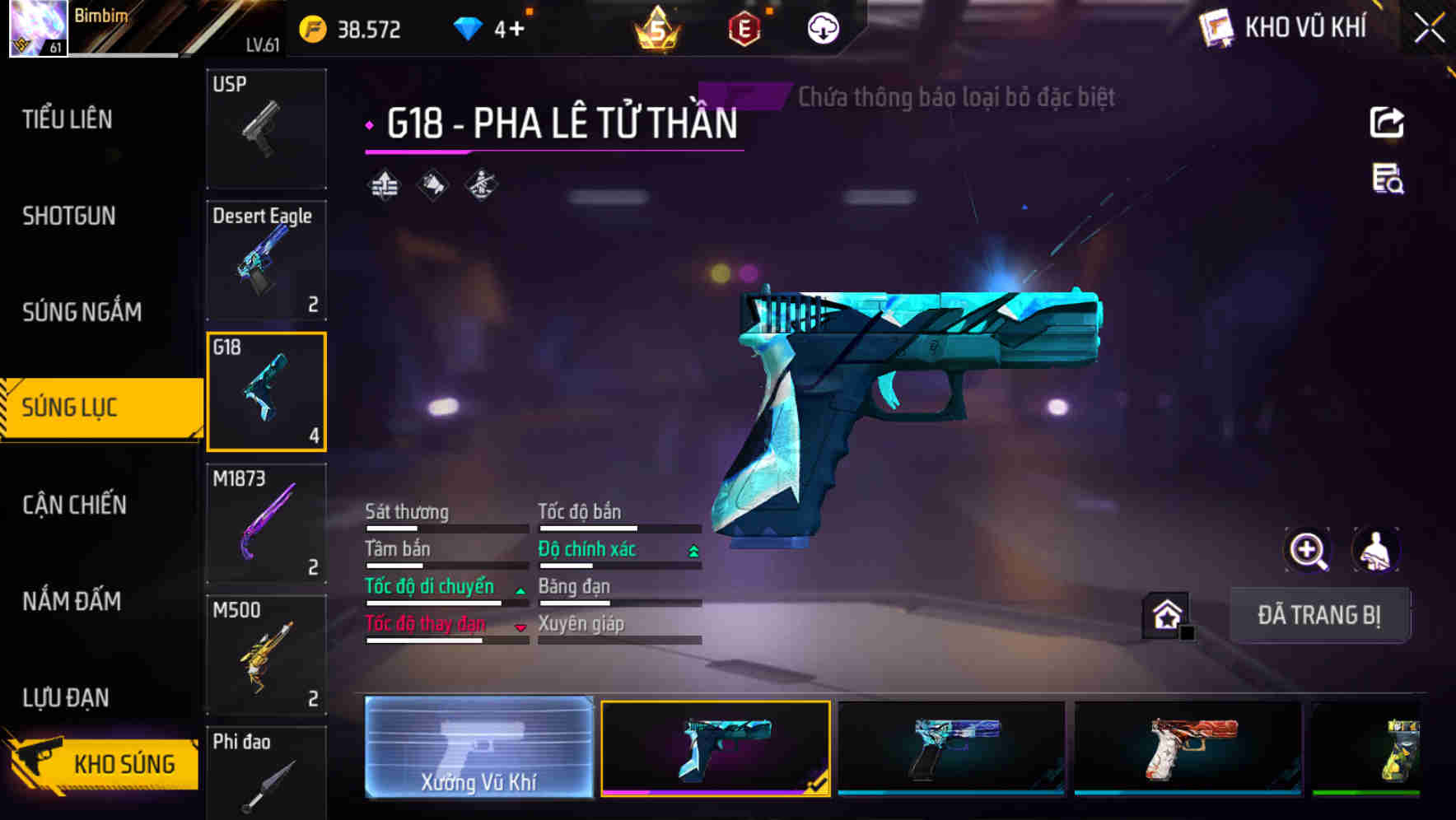Select the Desert Eagle from the weapon list
The image size is (1456, 820).
[x=266, y=259]
